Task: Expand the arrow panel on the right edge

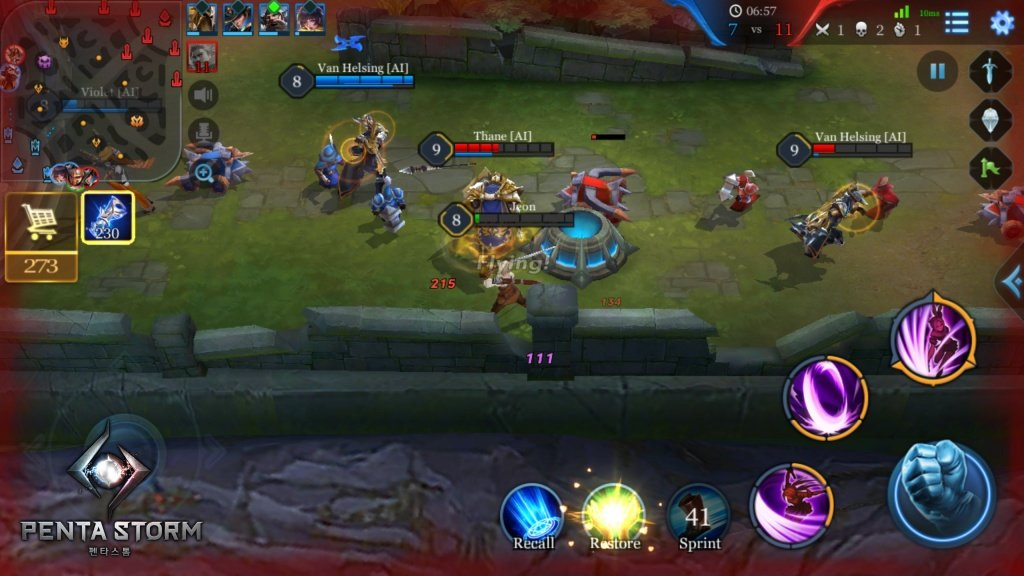Action: pyautogui.click(x=1011, y=282)
